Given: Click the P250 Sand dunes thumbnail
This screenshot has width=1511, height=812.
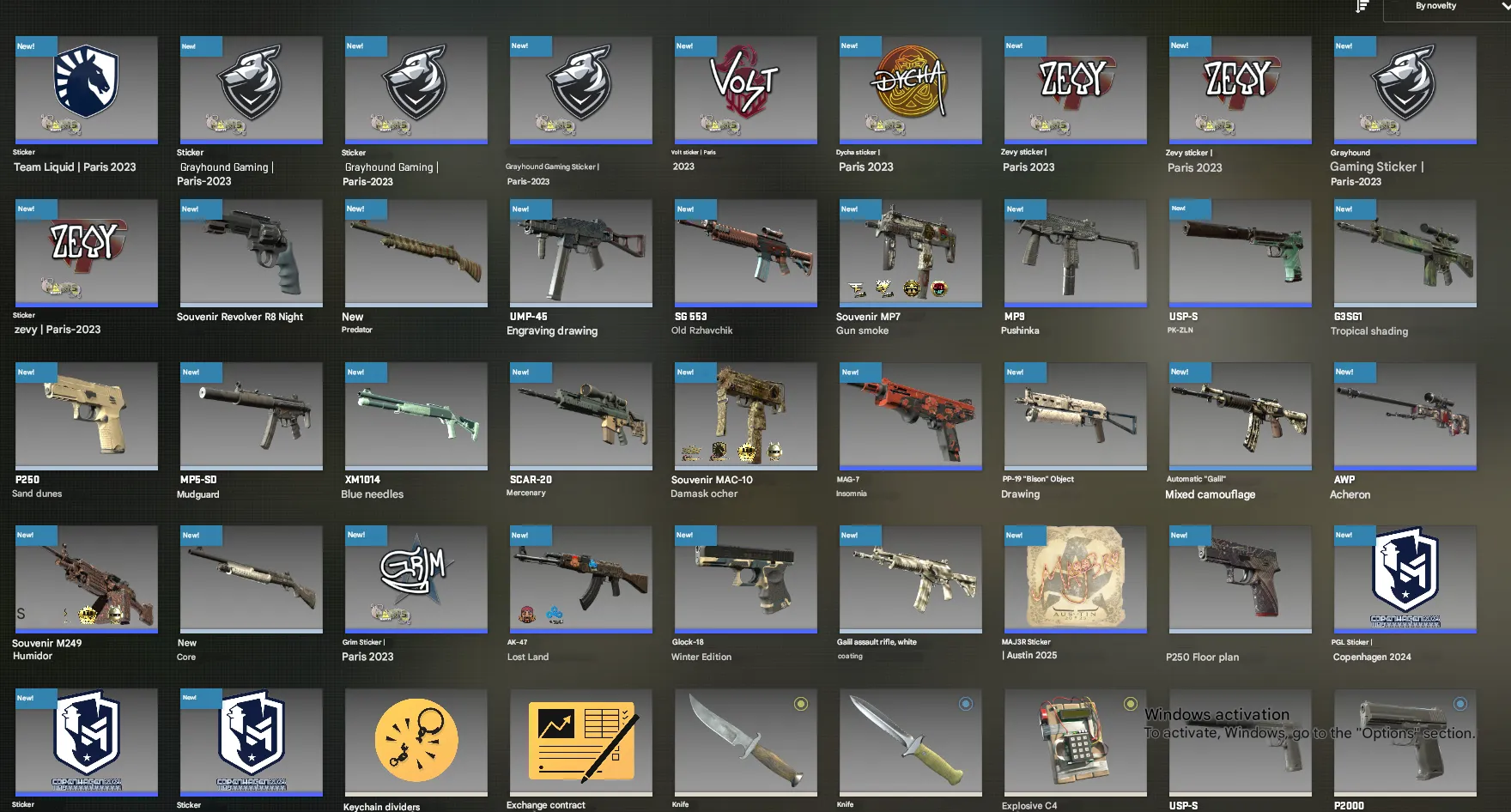Looking at the screenshot, I should (x=85, y=416).
